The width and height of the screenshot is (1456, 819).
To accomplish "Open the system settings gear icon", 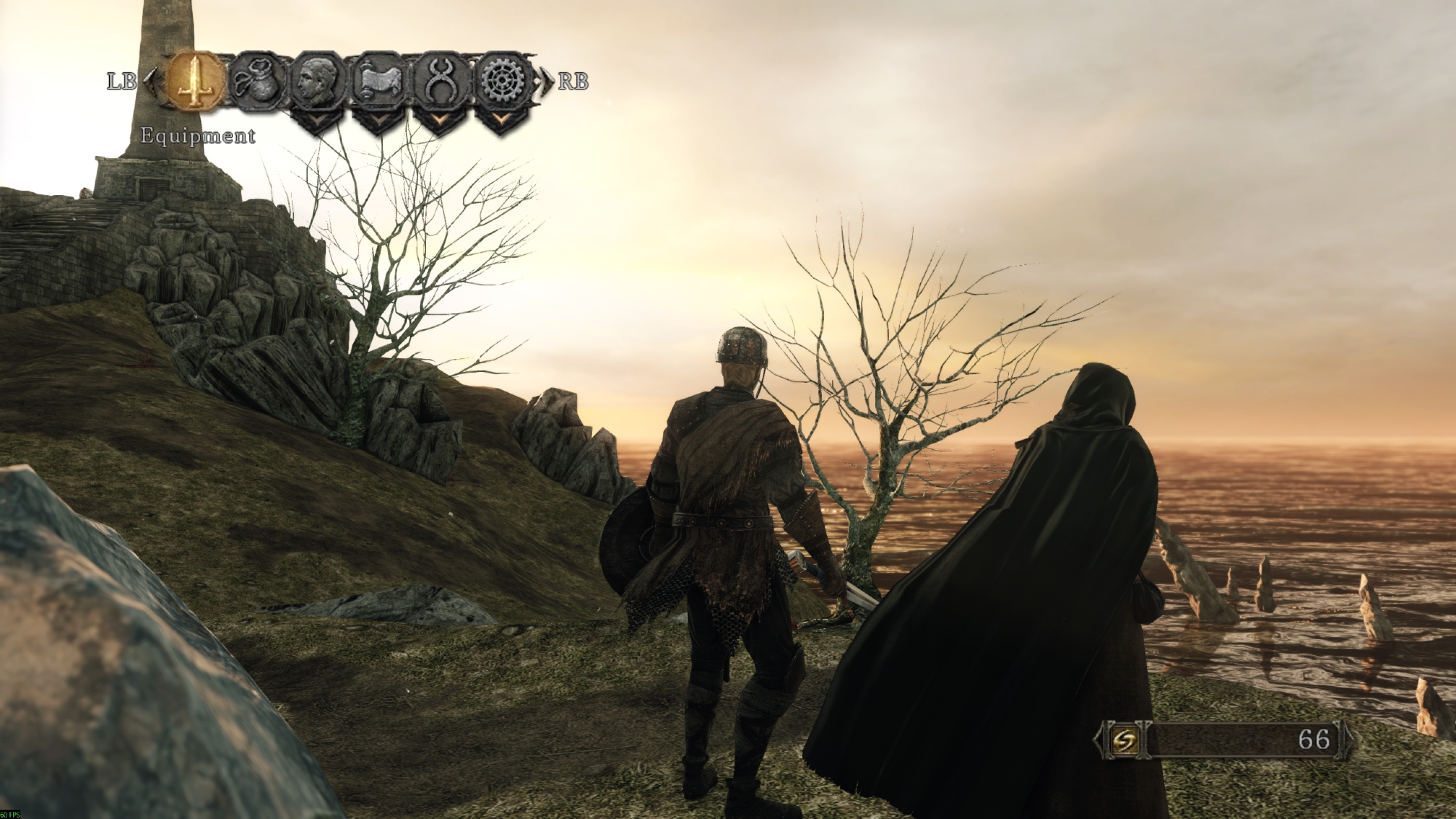I will tap(502, 82).
